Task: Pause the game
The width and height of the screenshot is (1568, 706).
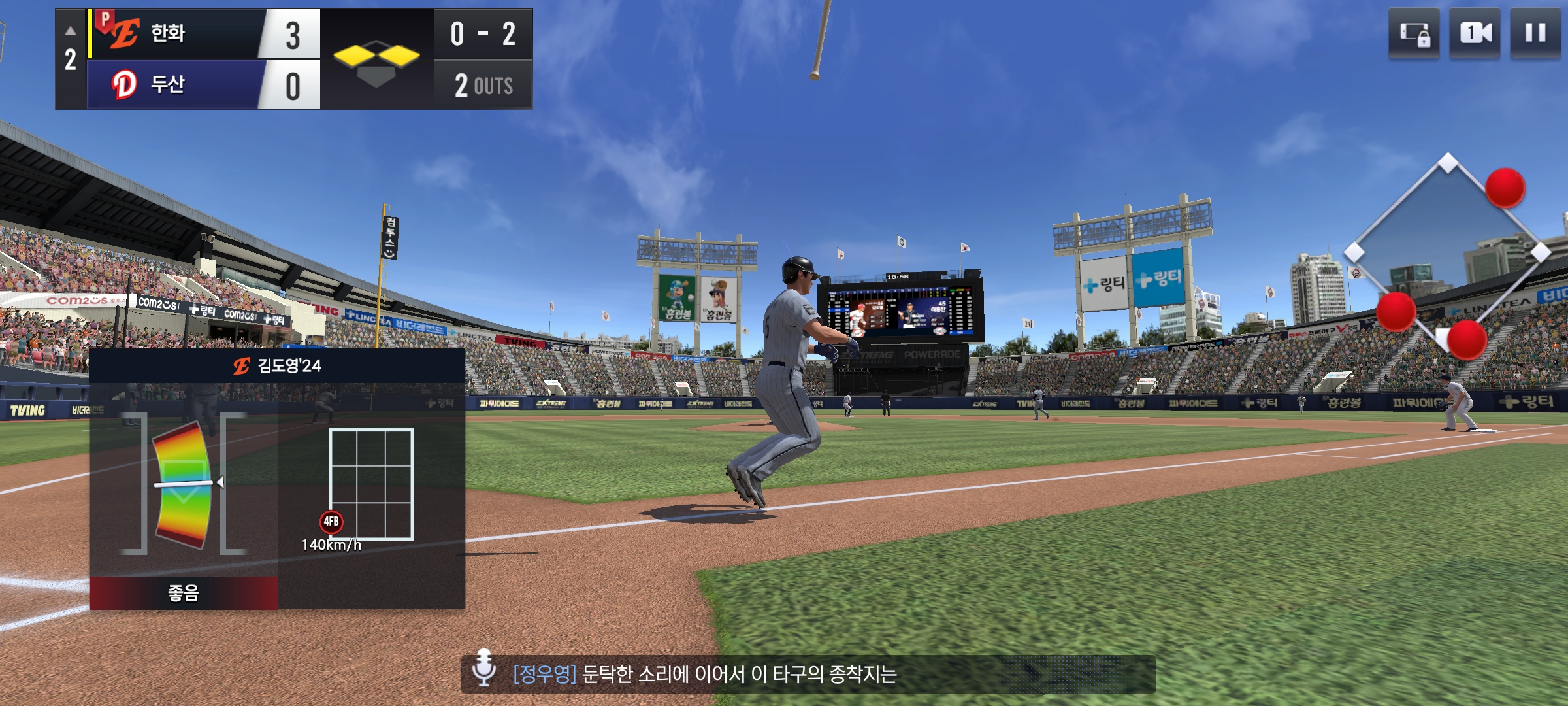Action: coord(1535,33)
